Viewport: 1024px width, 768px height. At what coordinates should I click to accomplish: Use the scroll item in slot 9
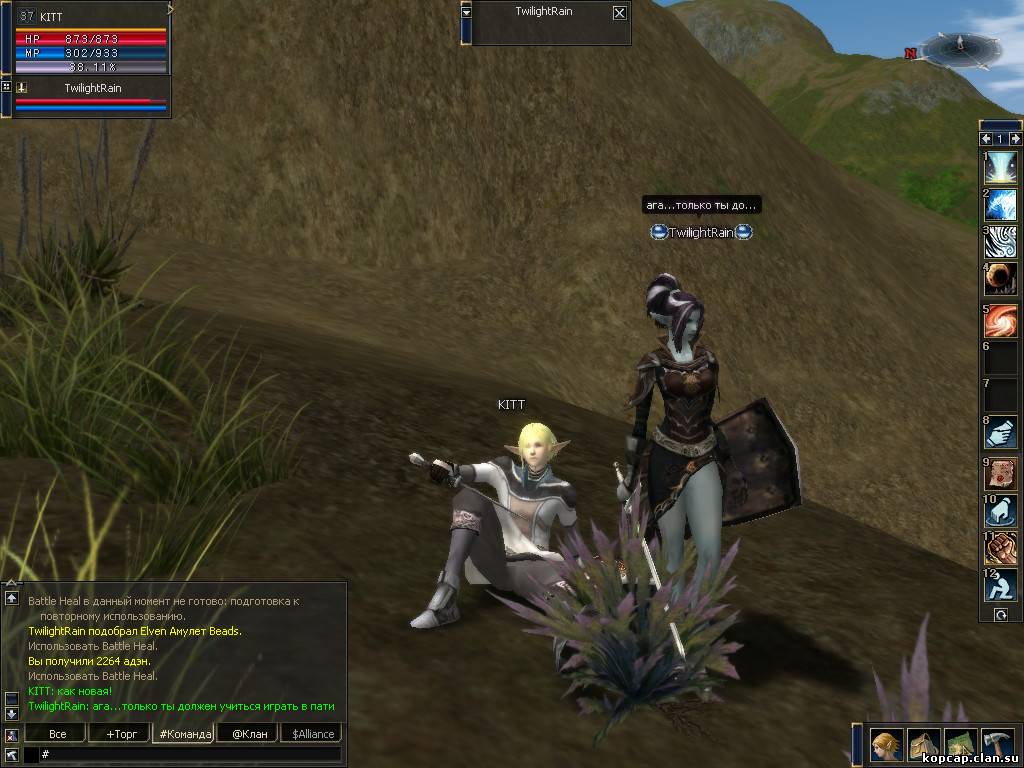[1000, 473]
